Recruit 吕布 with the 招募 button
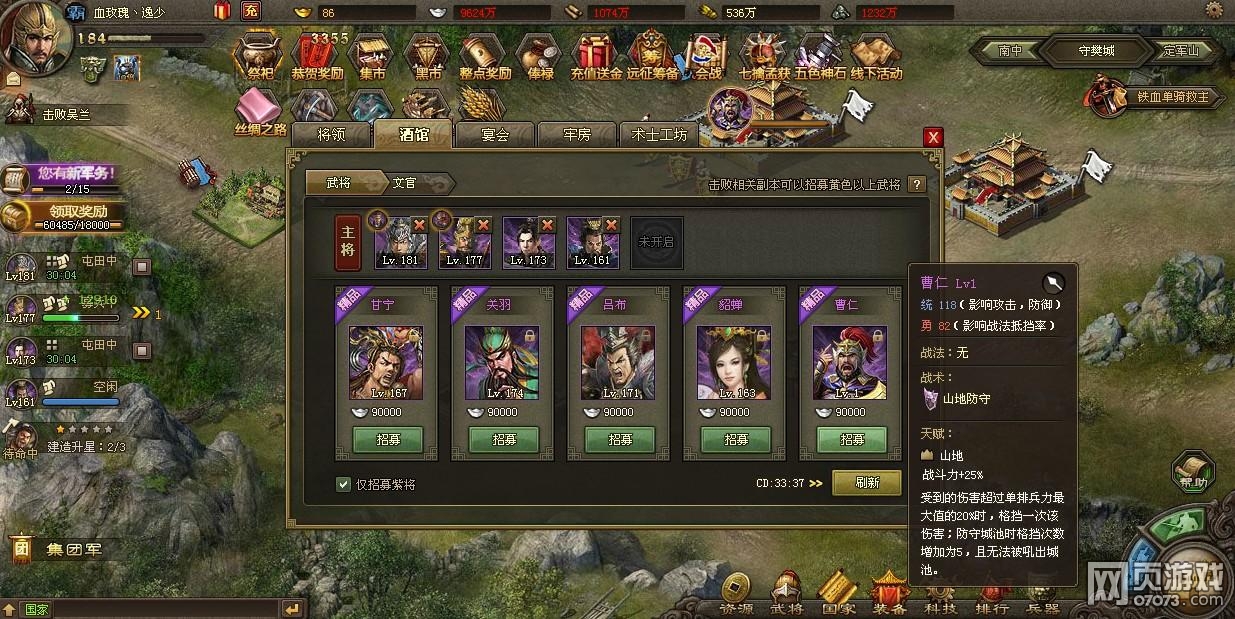Screen dimensions: 1235x619 [x=619, y=439]
